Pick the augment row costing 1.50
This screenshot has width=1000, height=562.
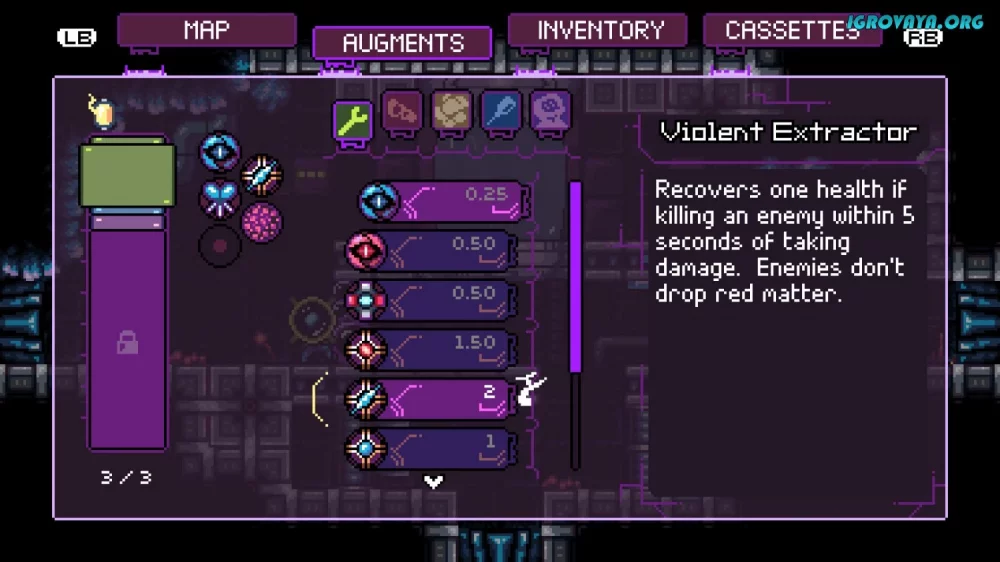coord(431,349)
